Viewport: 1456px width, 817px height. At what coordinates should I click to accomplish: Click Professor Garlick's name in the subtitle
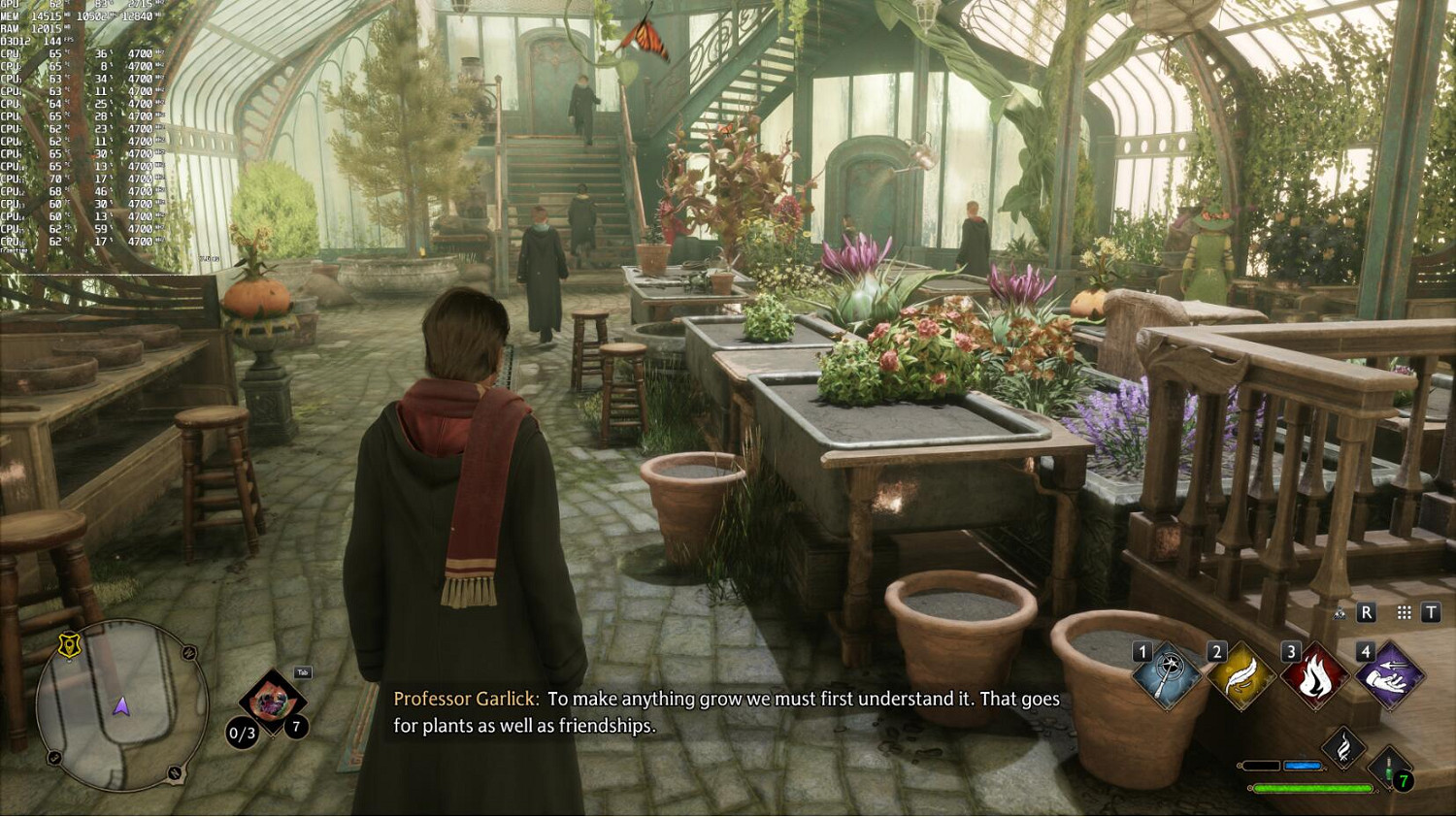466,698
